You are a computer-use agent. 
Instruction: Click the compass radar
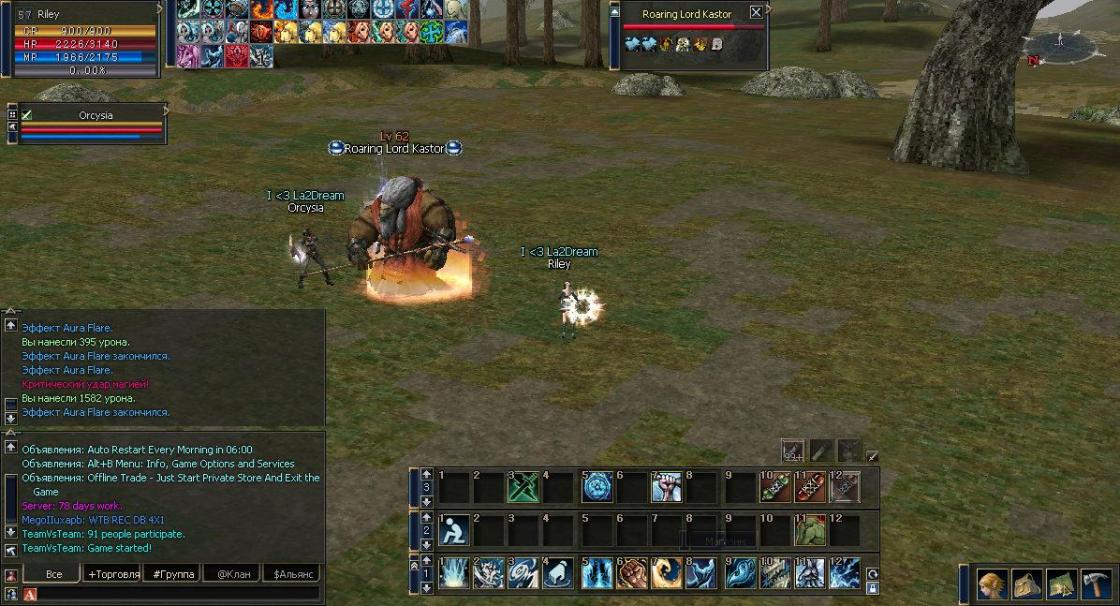[1060, 44]
